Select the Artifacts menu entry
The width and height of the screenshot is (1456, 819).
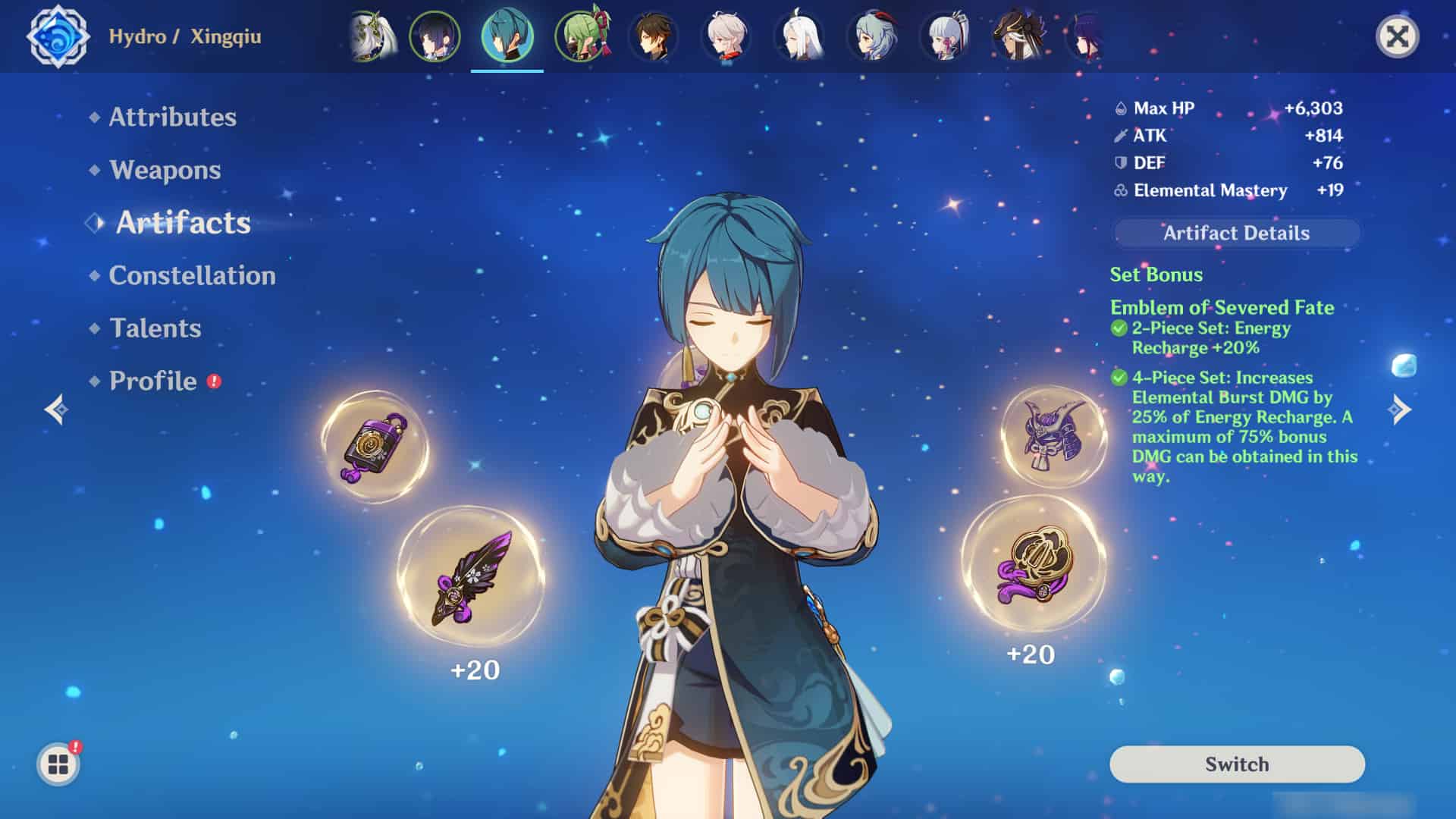tap(183, 222)
